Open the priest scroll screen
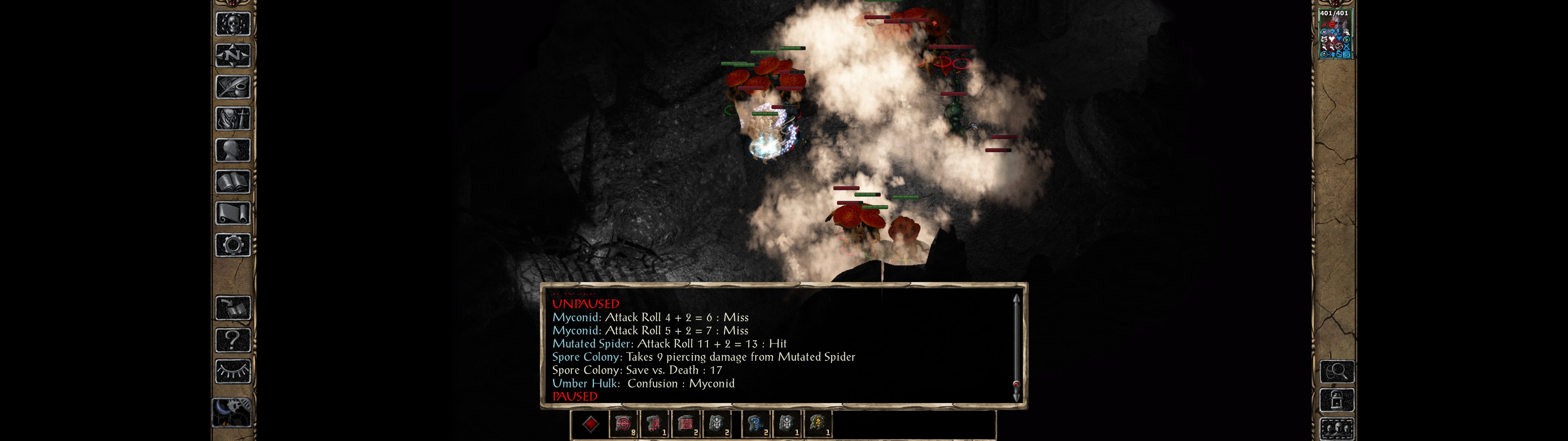The height and width of the screenshot is (441, 1568). coord(232,213)
